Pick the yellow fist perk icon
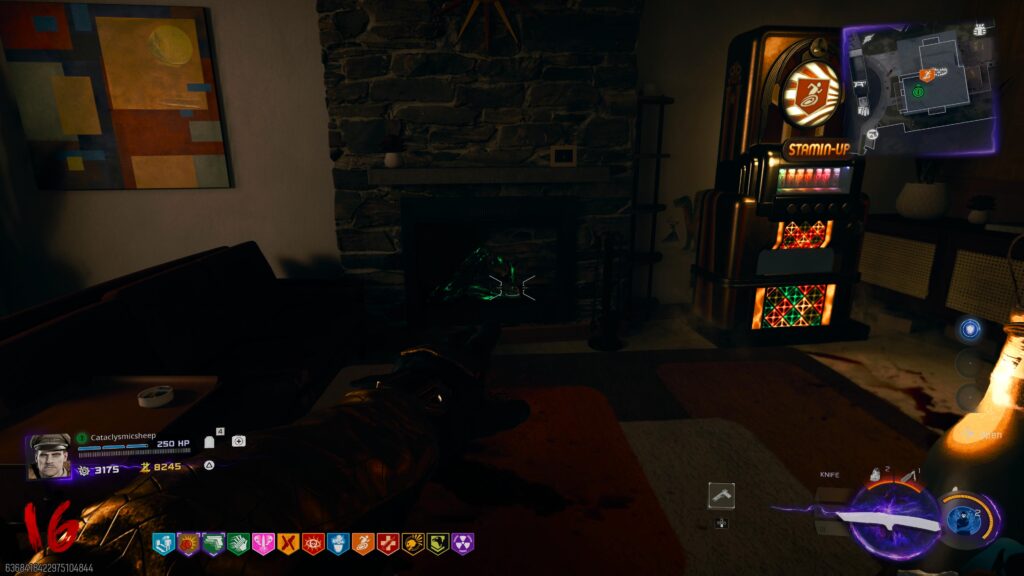 tap(412, 544)
